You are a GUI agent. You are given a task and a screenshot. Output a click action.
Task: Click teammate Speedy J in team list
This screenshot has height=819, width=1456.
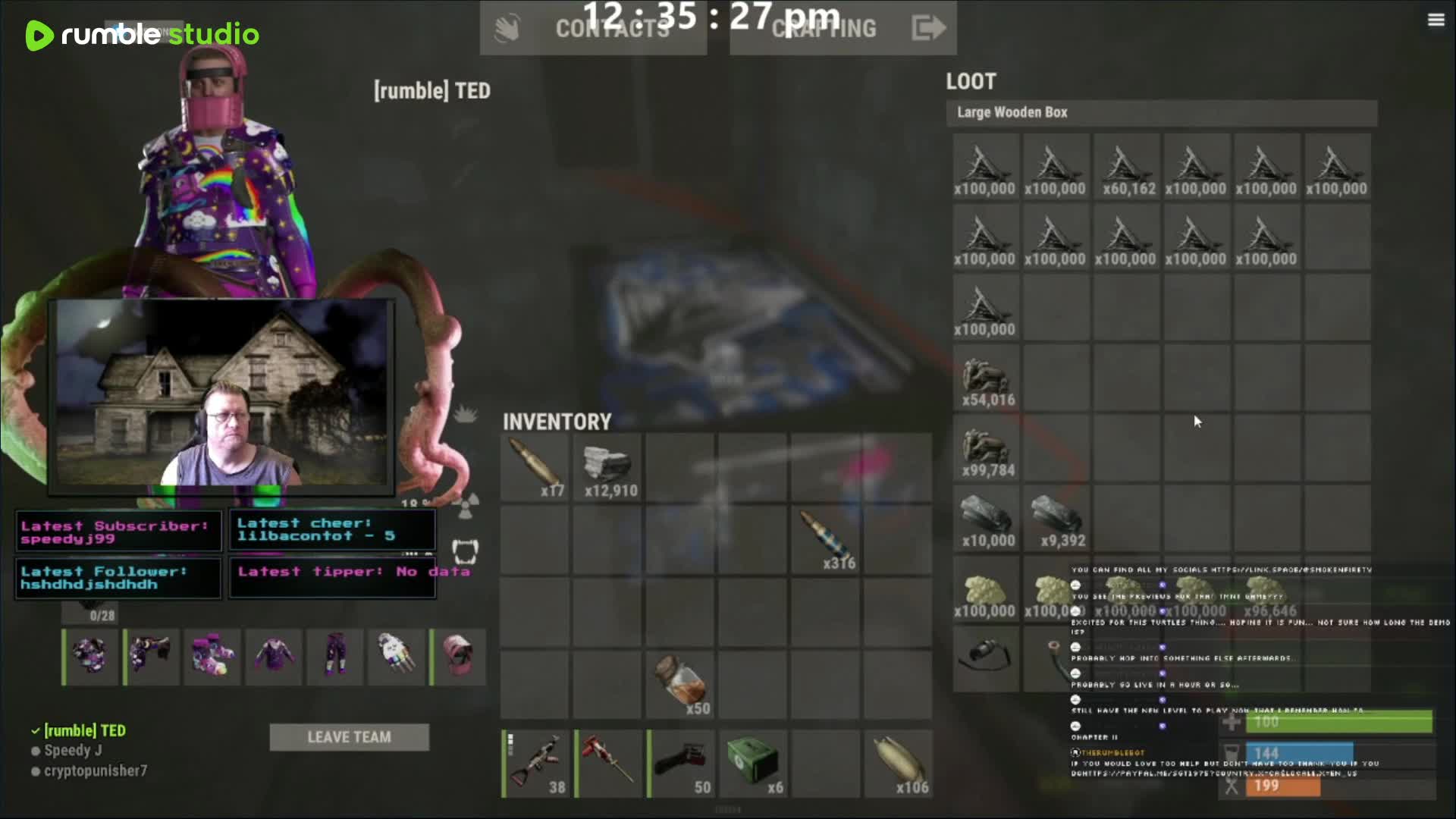[73, 751]
